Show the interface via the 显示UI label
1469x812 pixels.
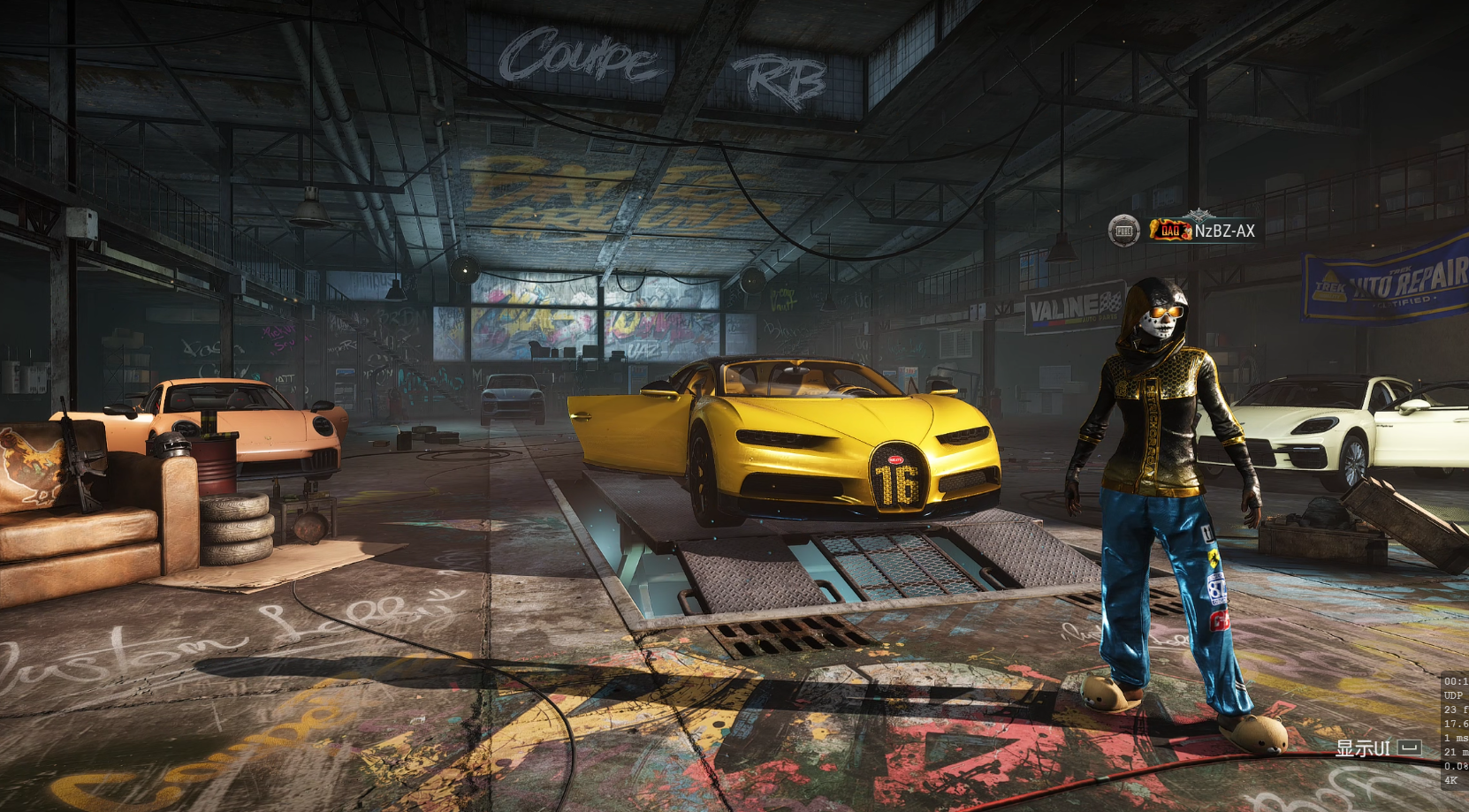pos(1362,748)
